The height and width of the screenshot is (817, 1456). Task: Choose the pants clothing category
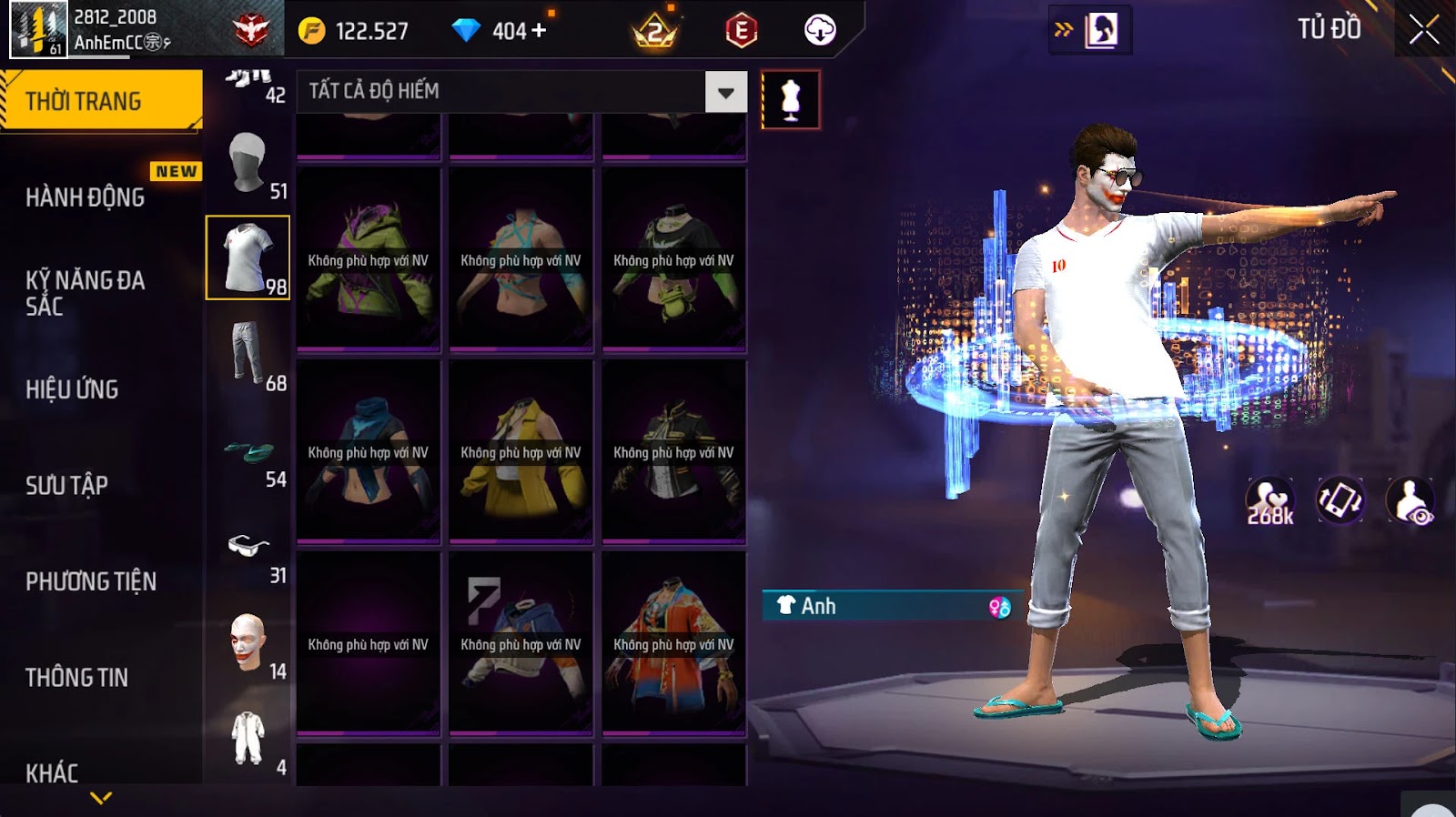pyautogui.click(x=248, y=355)
